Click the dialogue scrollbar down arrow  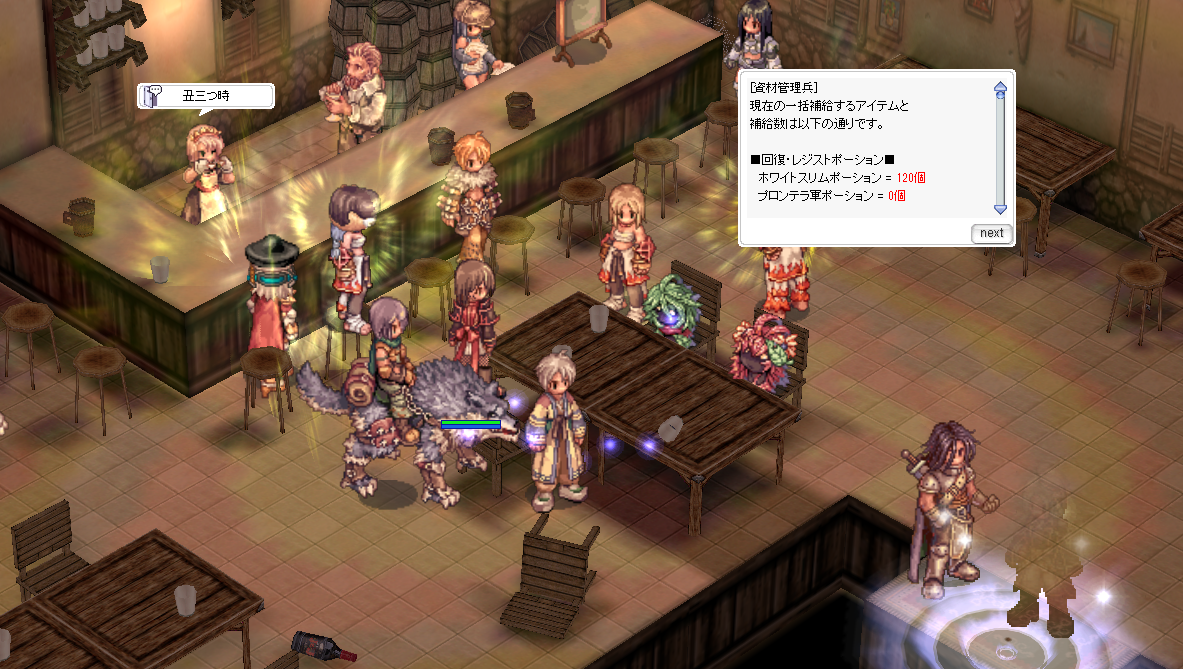coord(999,208)
